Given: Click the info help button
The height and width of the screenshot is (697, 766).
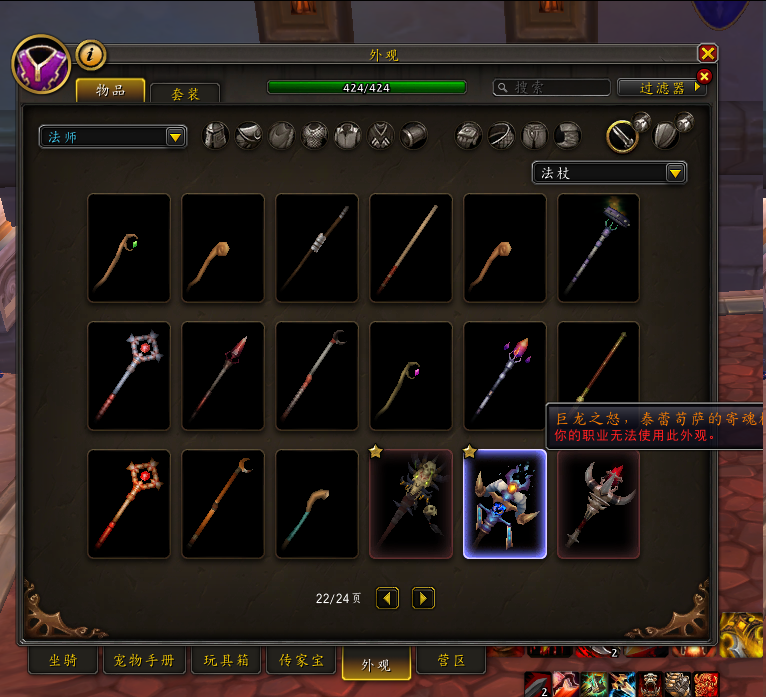Looking at the screenshot, I should point(90,55).
